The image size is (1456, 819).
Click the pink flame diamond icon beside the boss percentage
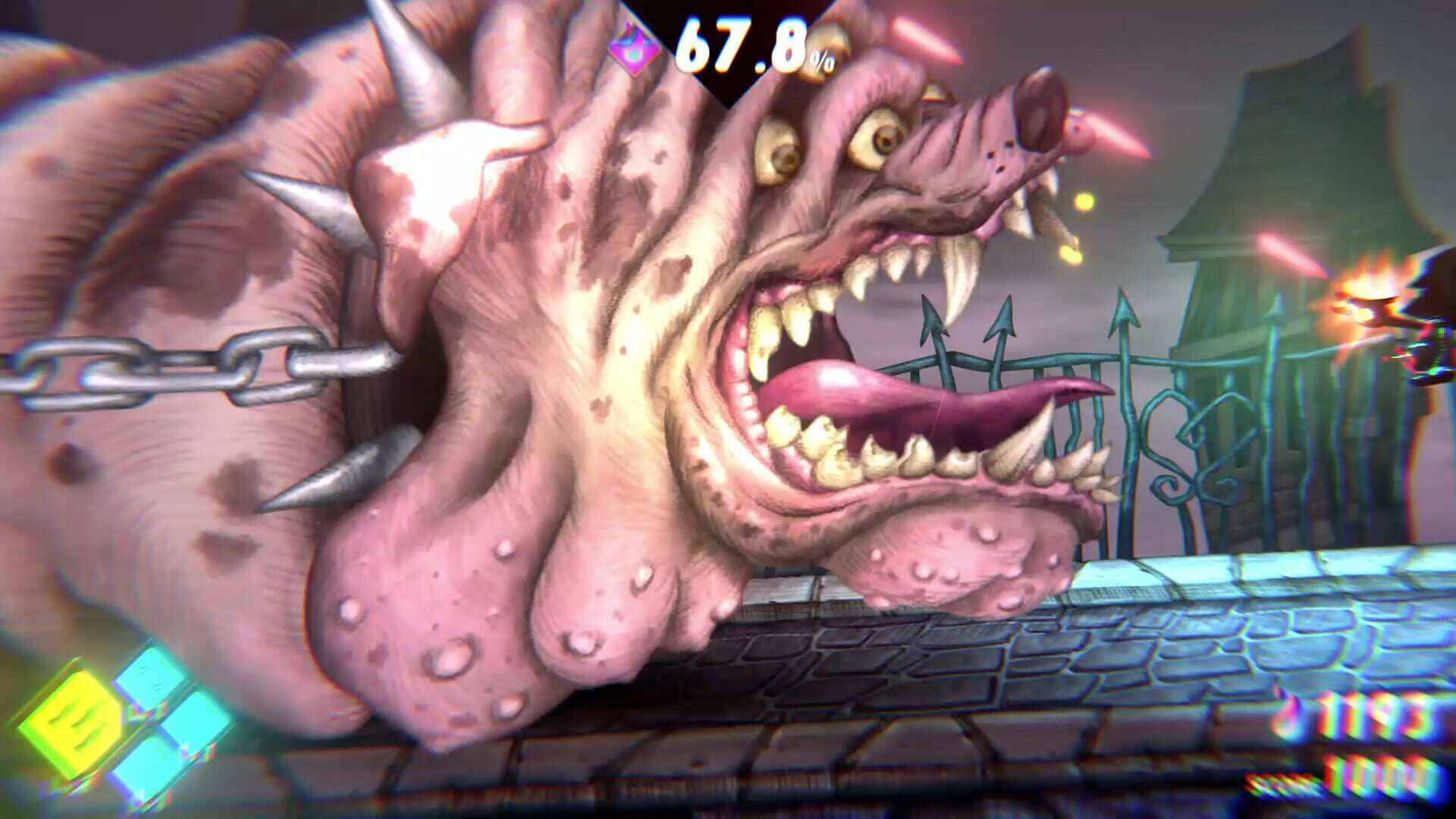(635, 49)
